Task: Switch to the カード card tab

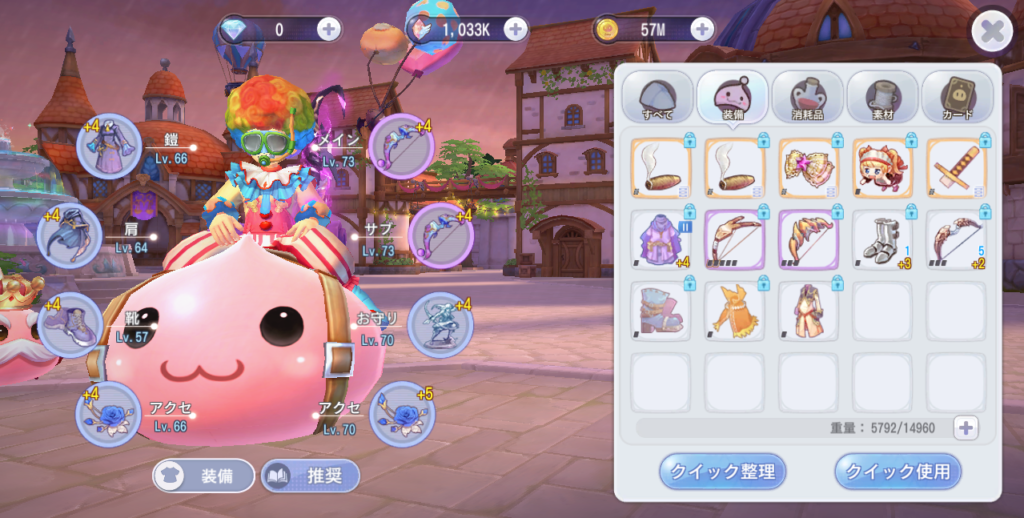Action: (957, 97)
